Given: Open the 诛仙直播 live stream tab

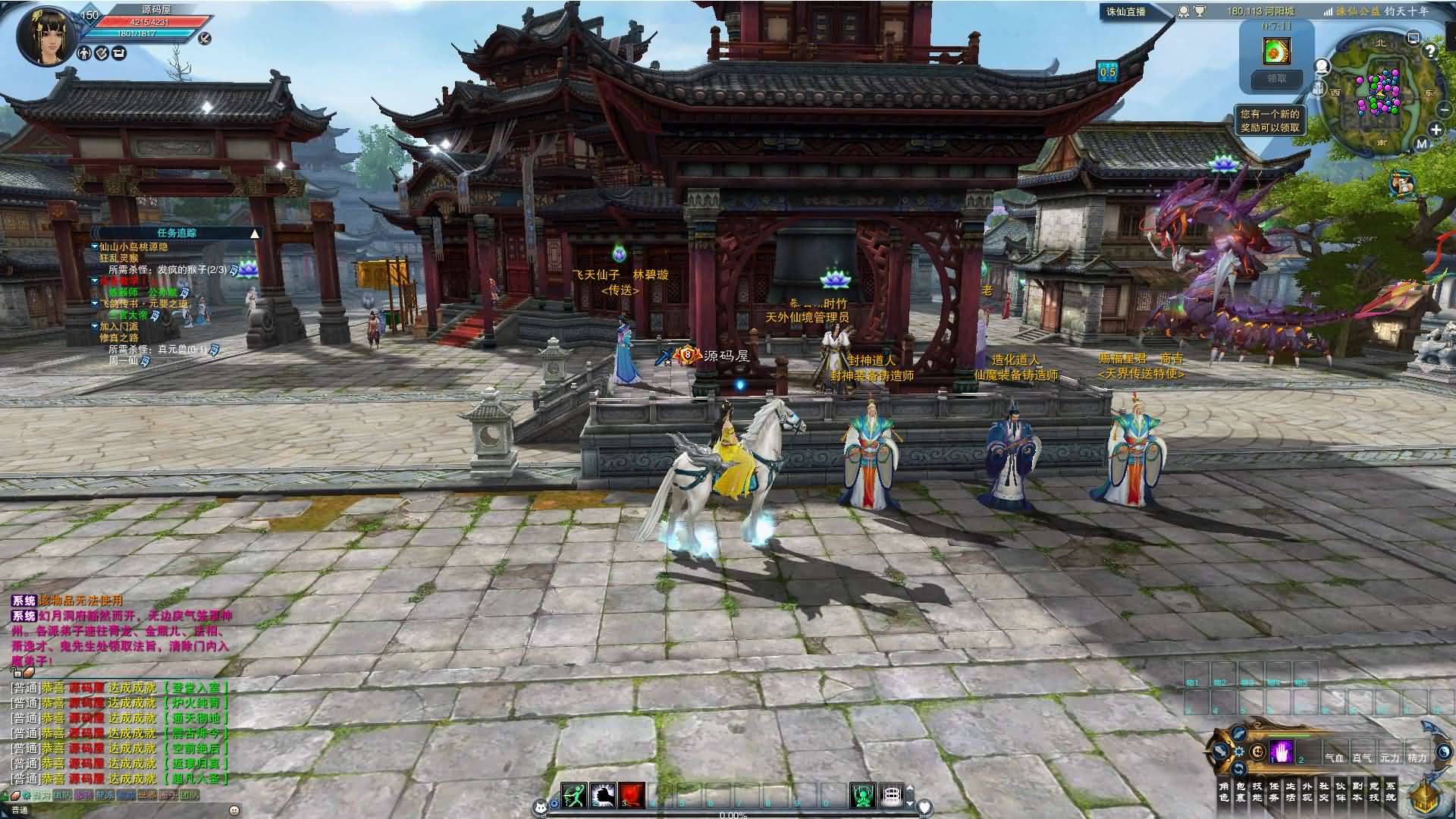Looking at the screenshot, I should click(x=1126, y=11).
